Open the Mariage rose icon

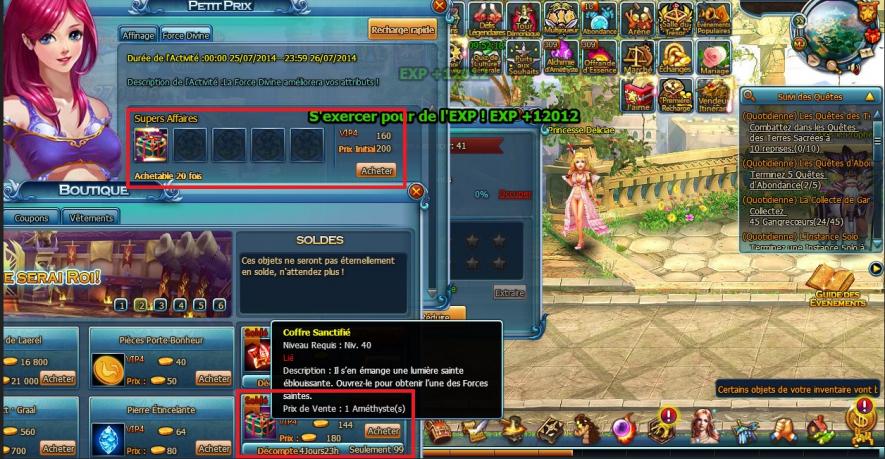(711, 56)
